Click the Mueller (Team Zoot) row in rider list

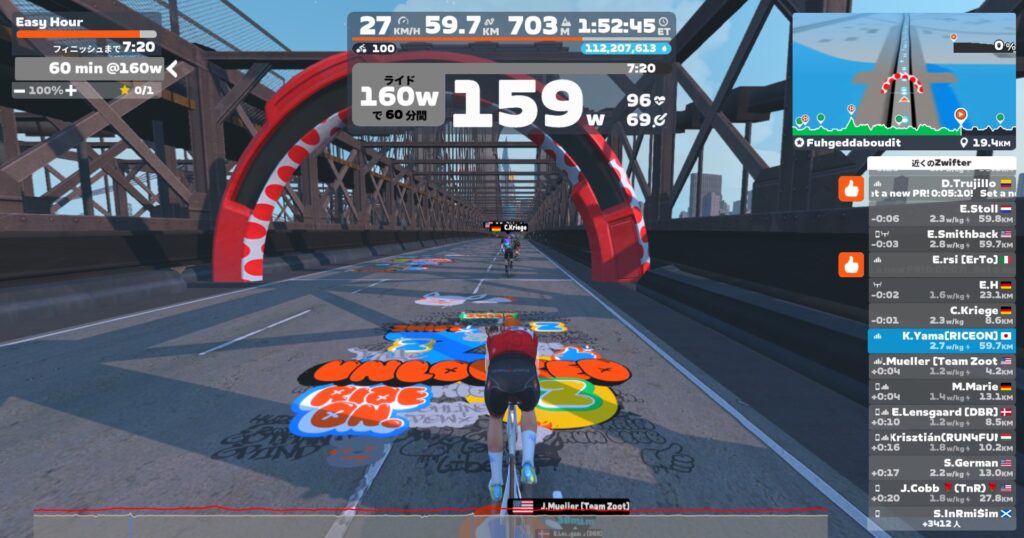click(942, 365)
